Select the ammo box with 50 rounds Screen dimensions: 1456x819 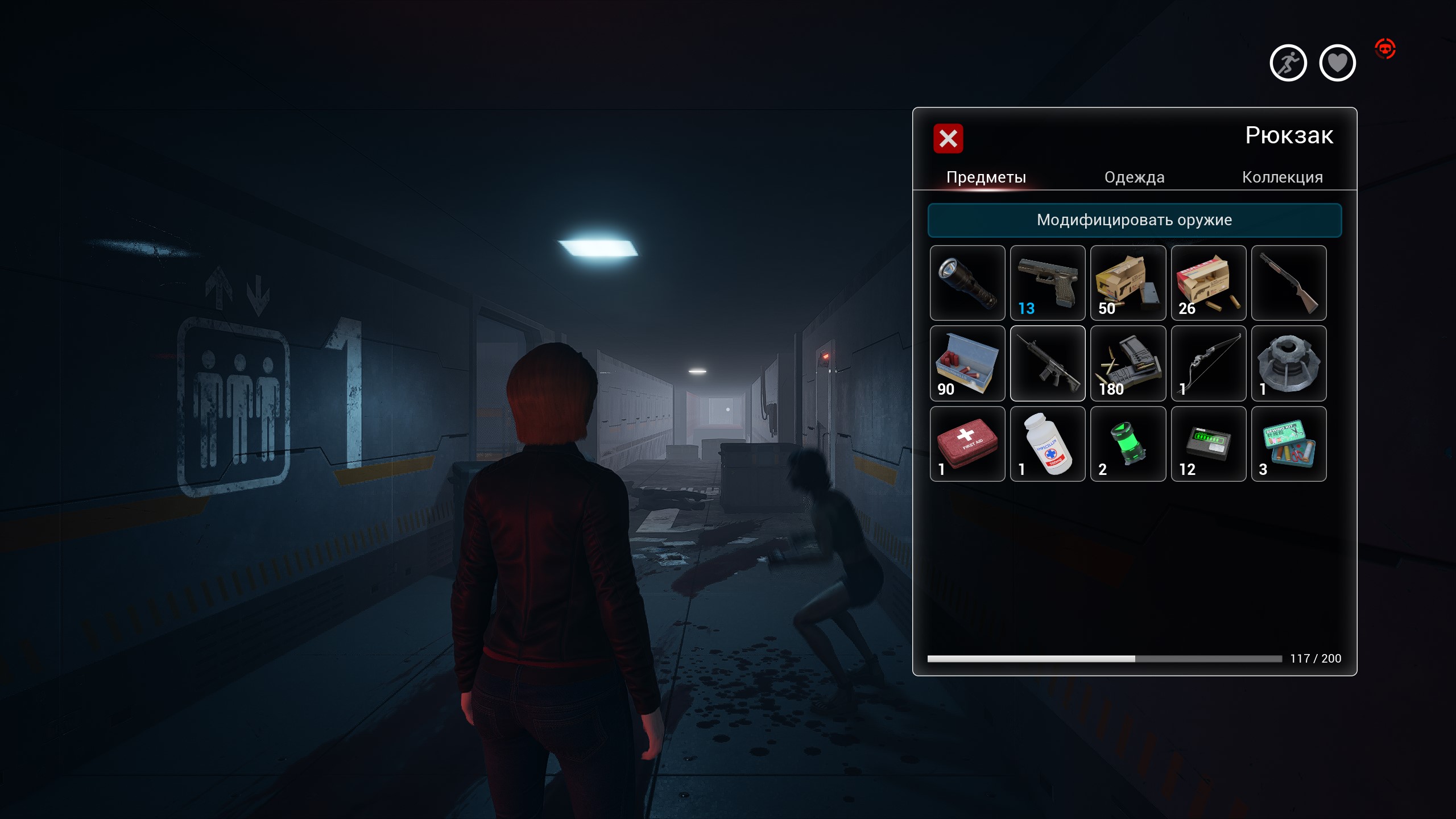[x=1128, y=283]
